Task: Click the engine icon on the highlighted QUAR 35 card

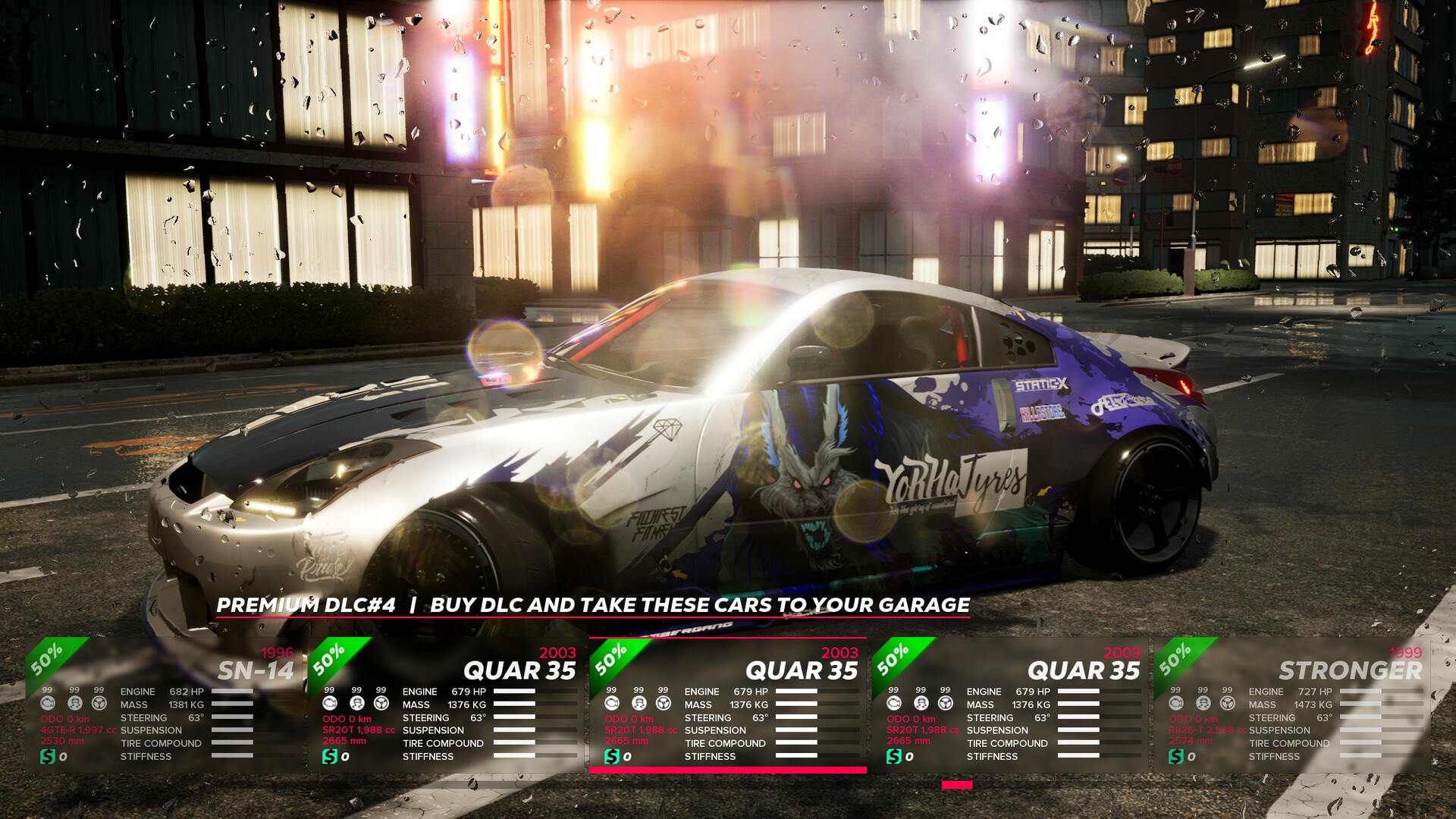Action: (613, 704)
